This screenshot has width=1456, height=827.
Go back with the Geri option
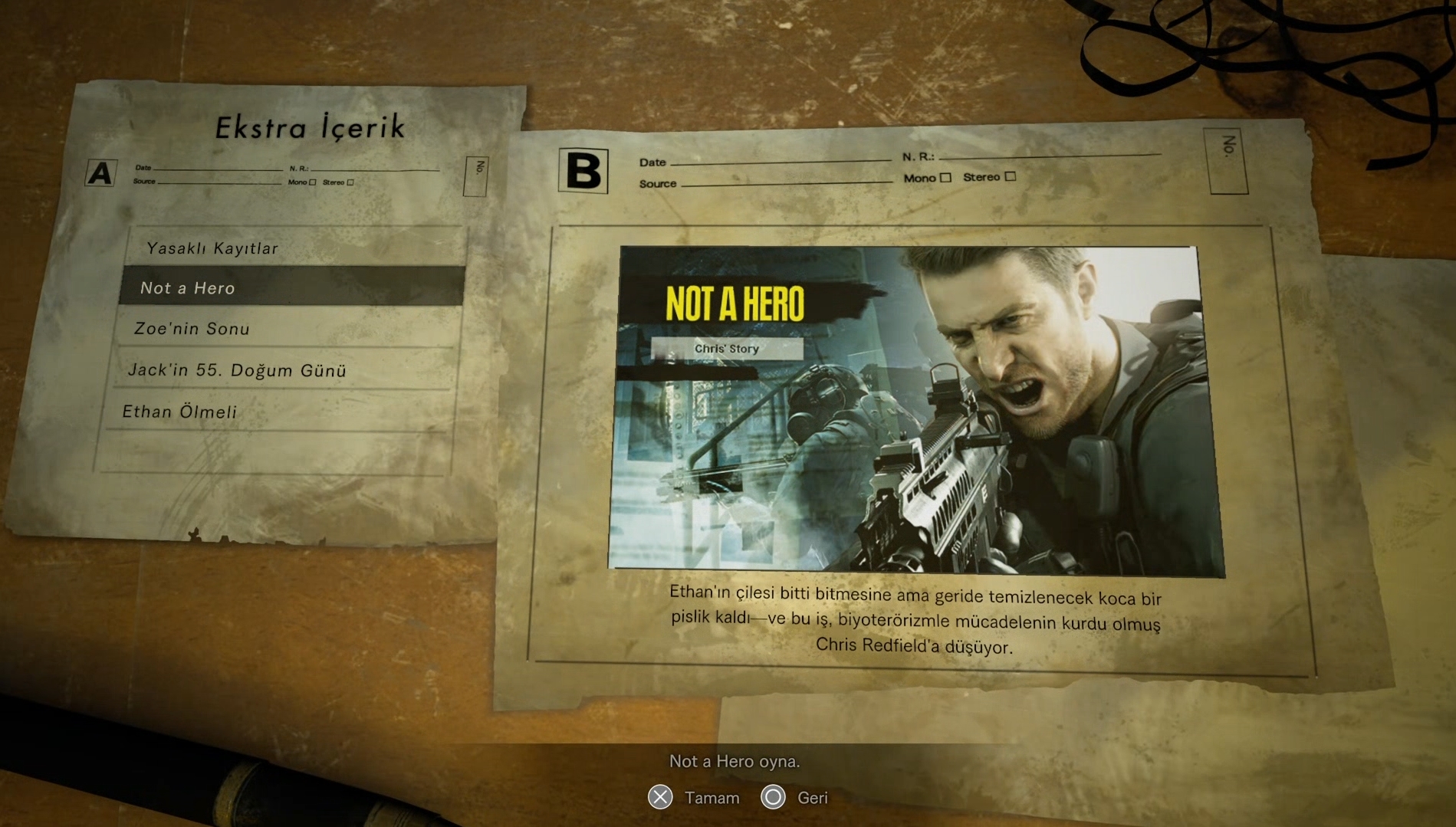pos(794,798)
